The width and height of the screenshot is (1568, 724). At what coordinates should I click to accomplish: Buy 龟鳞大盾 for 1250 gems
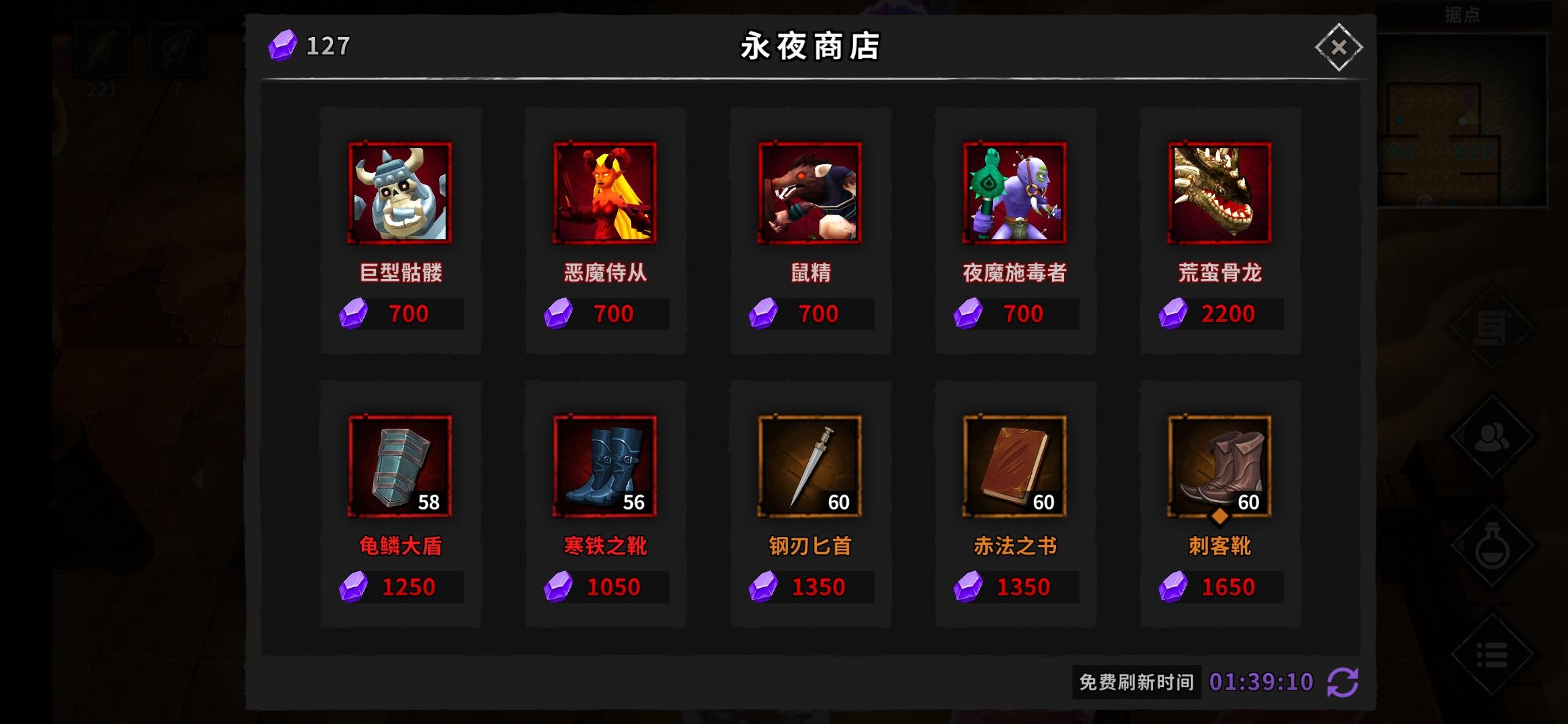(x=399, y=586)
